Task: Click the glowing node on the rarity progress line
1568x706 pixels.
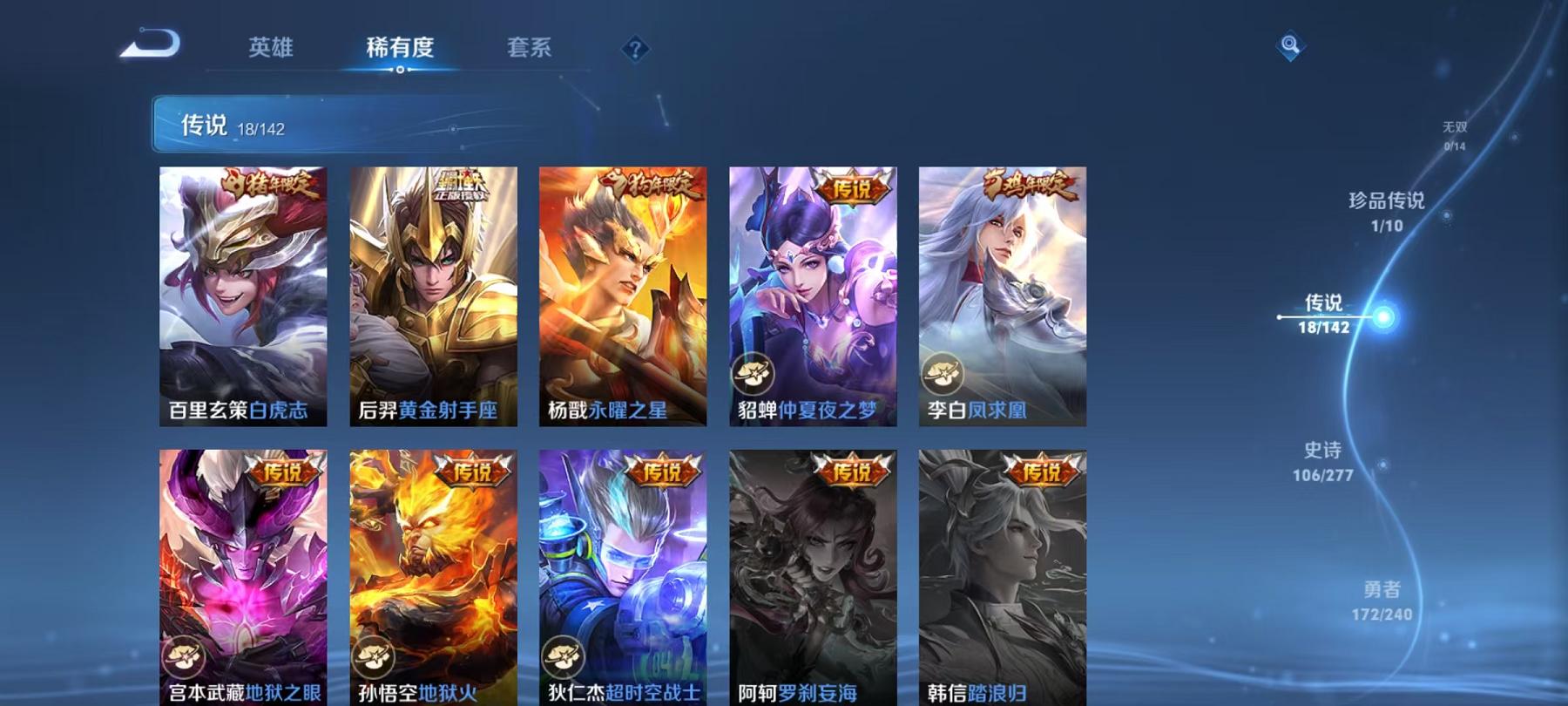Action: [1383, 318]
